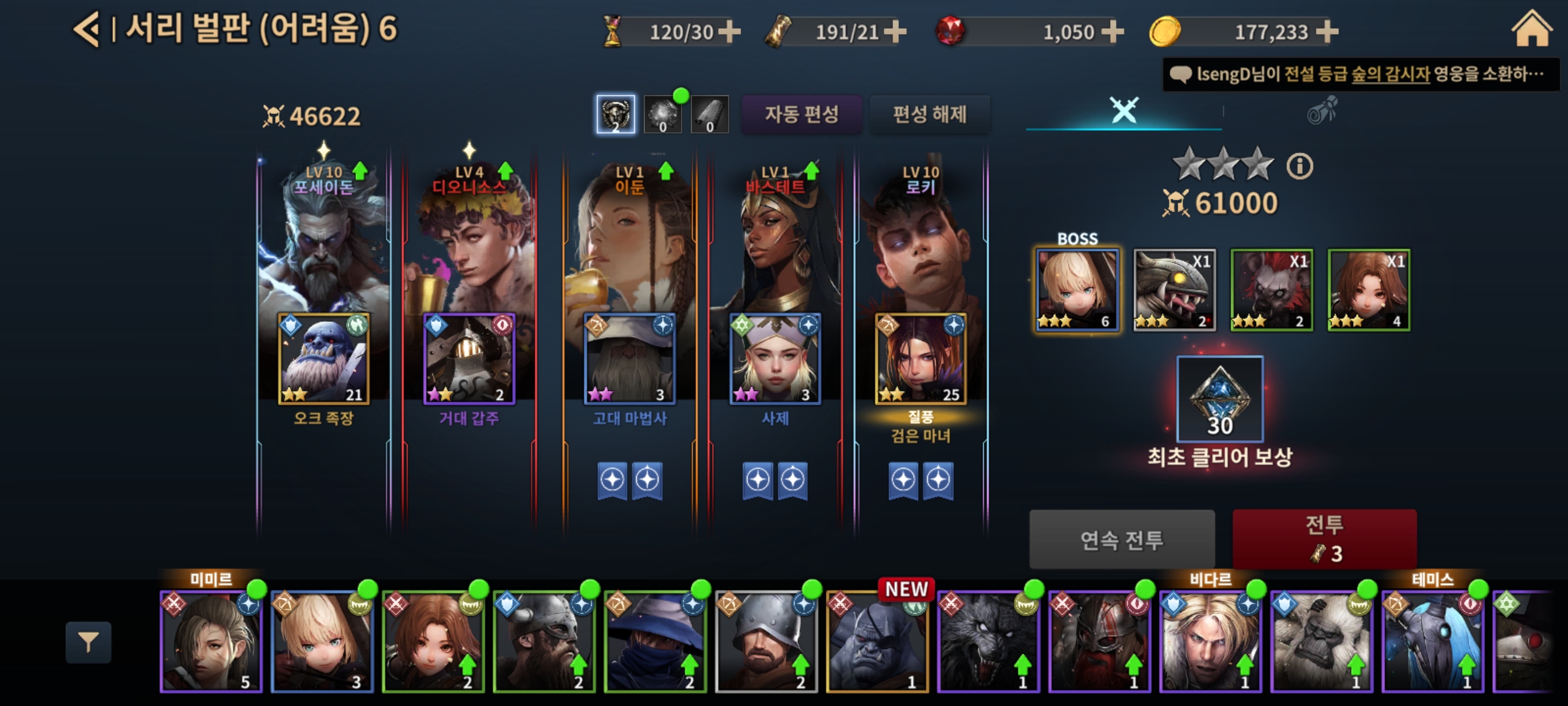Image resolution: width=1568 pixels, height=706 pixels.
Task: Start the battle with 전투
Action: coord(1324,539)
